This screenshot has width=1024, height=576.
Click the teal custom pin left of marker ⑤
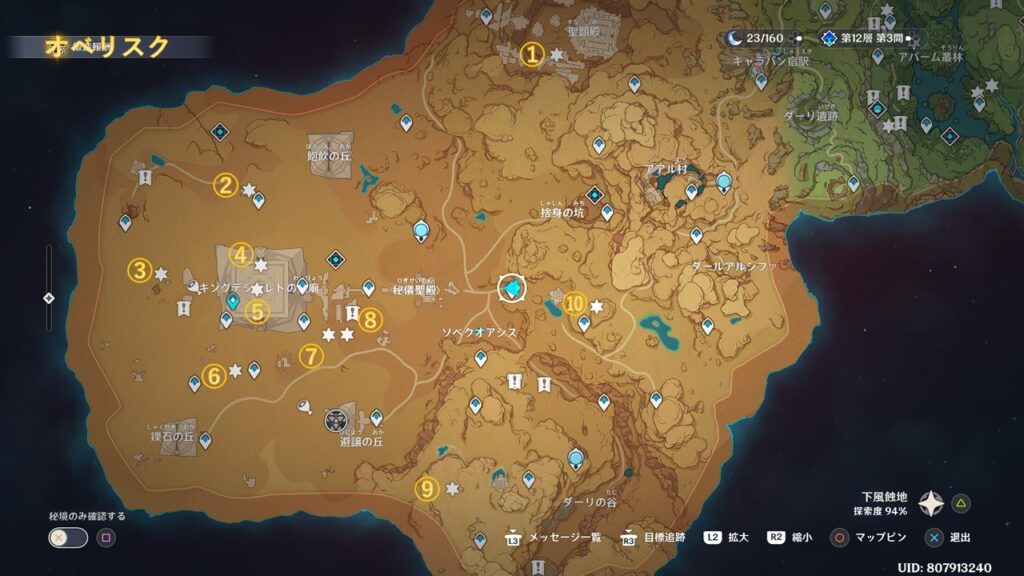[232, 299]
